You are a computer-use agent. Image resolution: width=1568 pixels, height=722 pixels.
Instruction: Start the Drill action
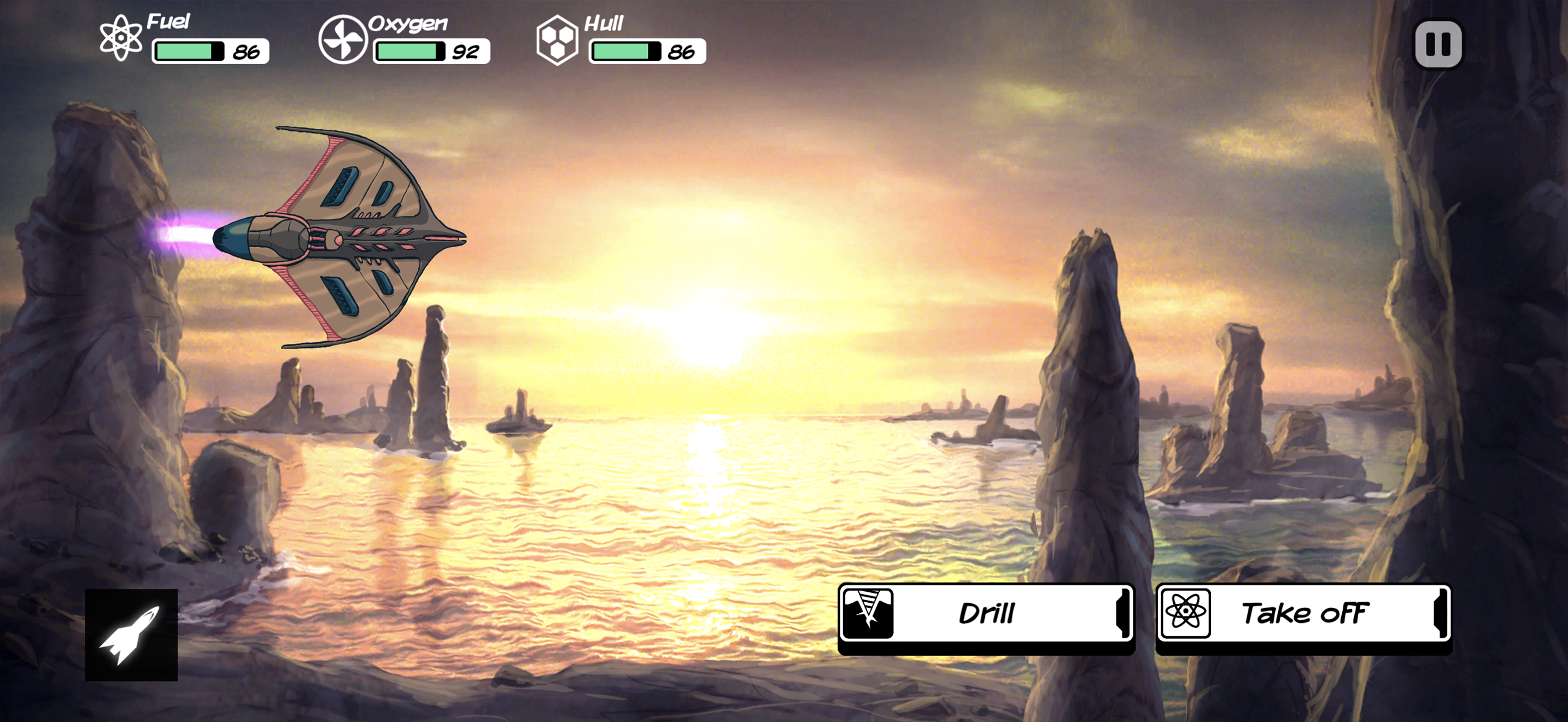(x=986, y=613)
